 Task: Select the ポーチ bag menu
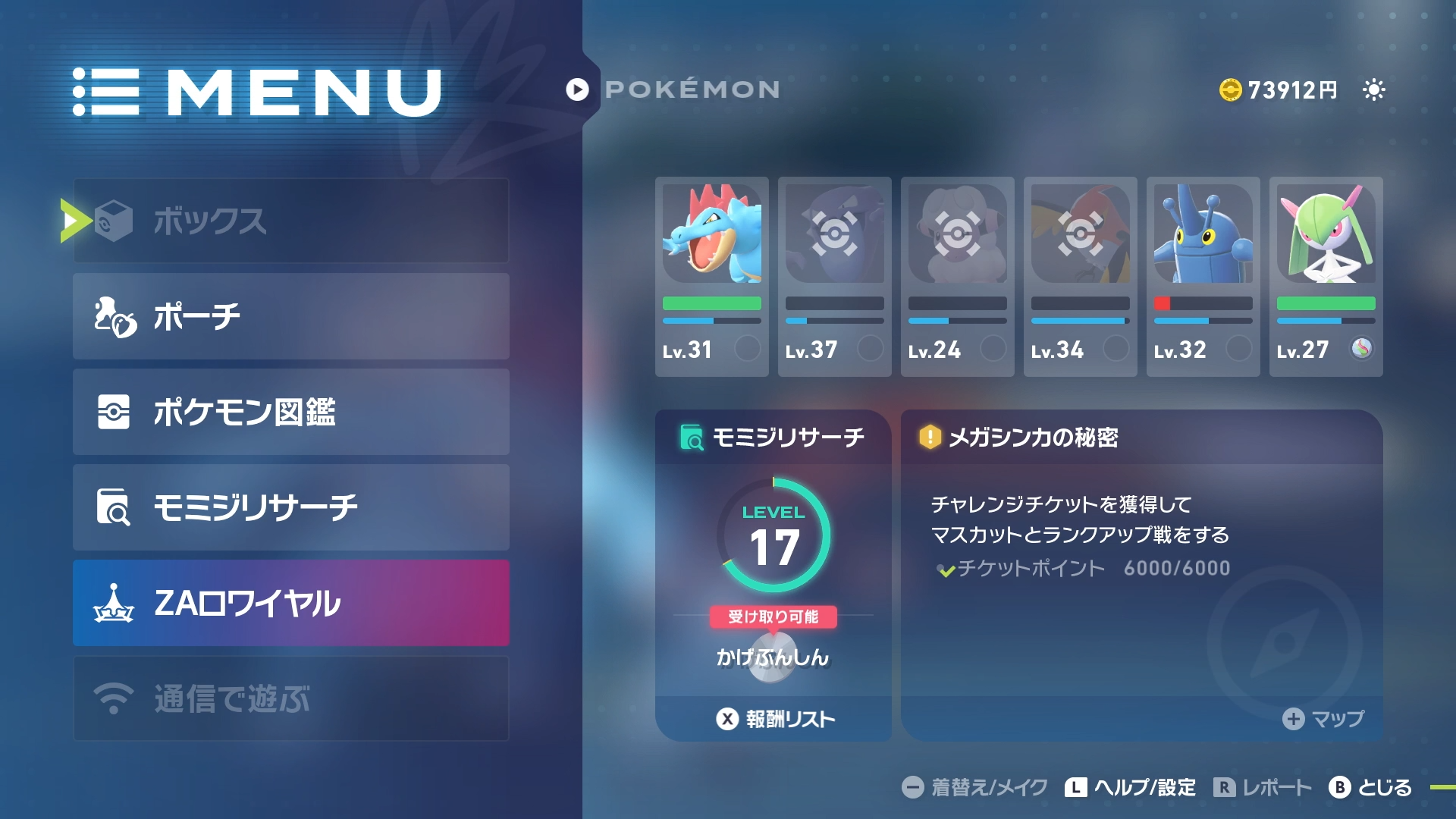point(290,316)
